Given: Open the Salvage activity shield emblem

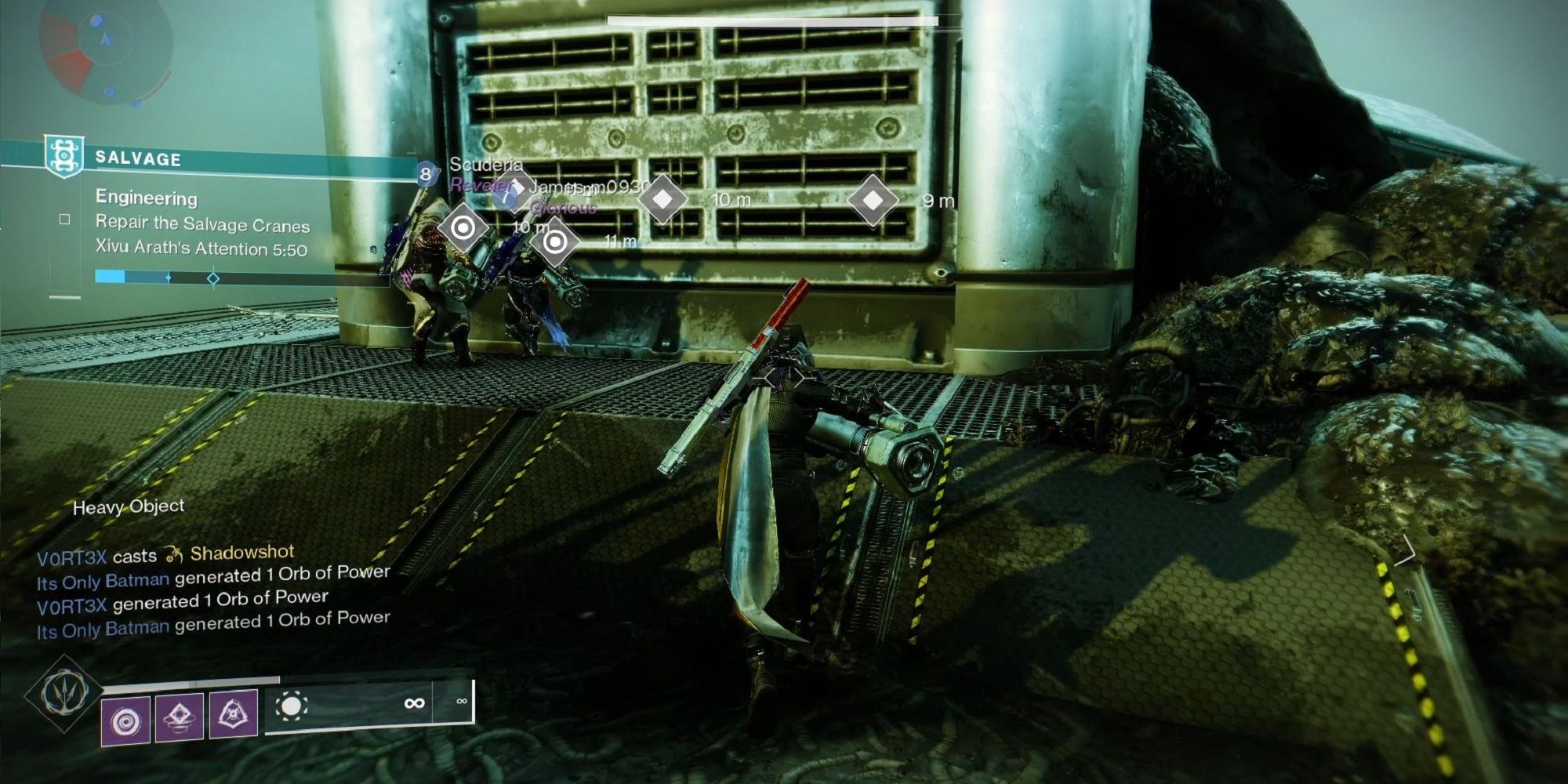Looking at the screenshot, I should (64, 154).
